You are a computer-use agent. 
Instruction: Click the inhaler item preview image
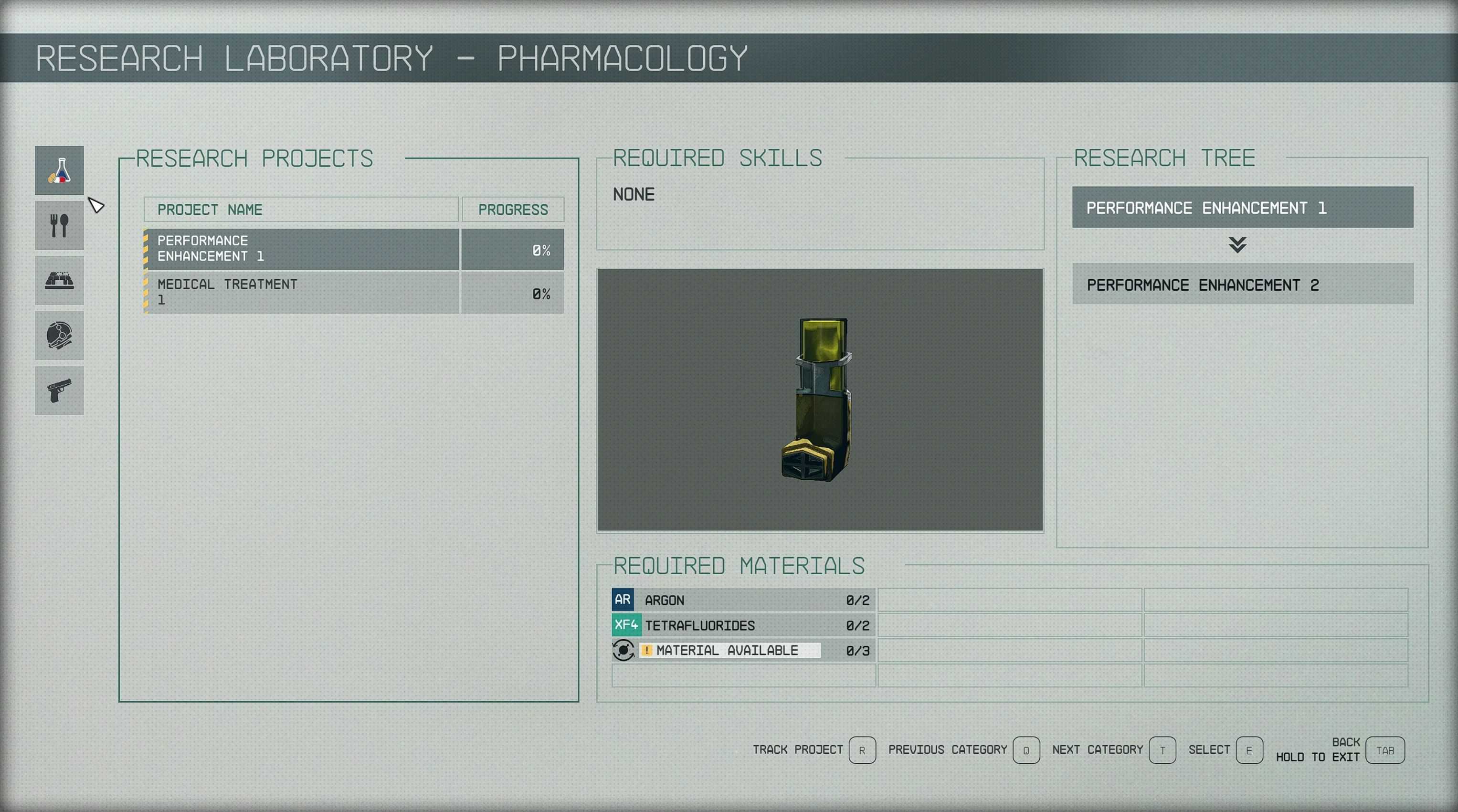(x=820, y=400)
